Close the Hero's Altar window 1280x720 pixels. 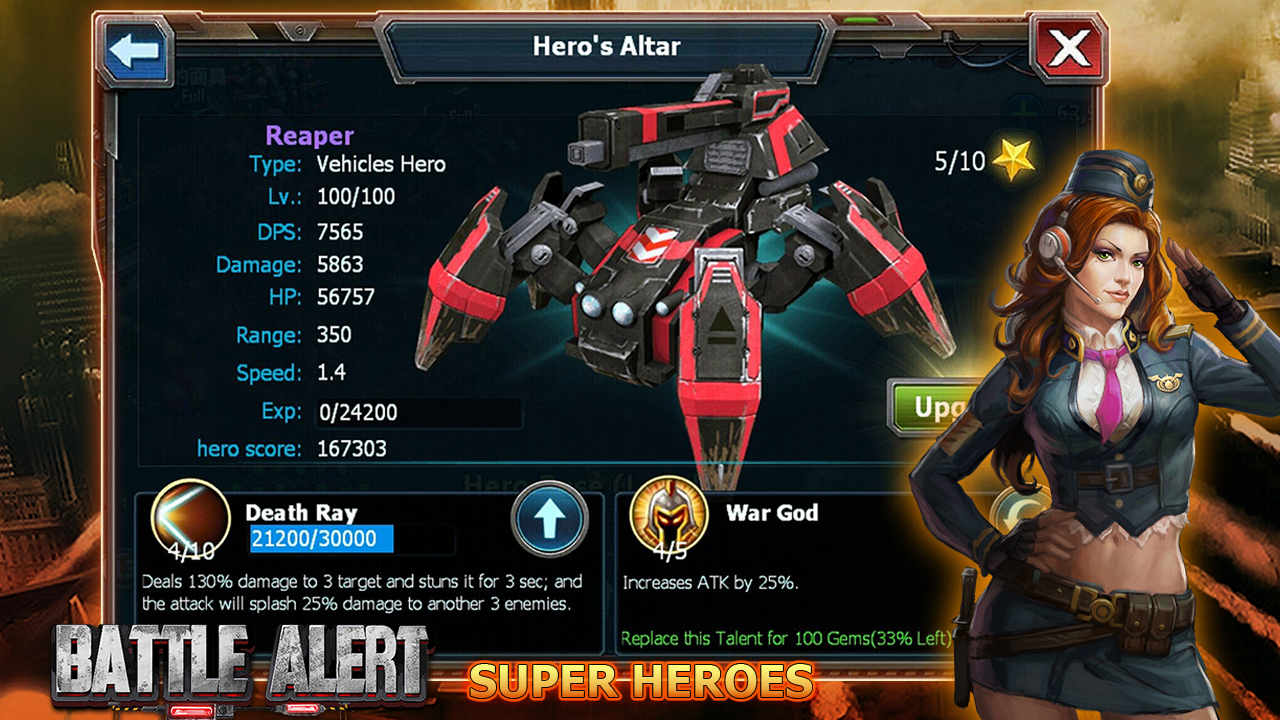coord(1070,48)
